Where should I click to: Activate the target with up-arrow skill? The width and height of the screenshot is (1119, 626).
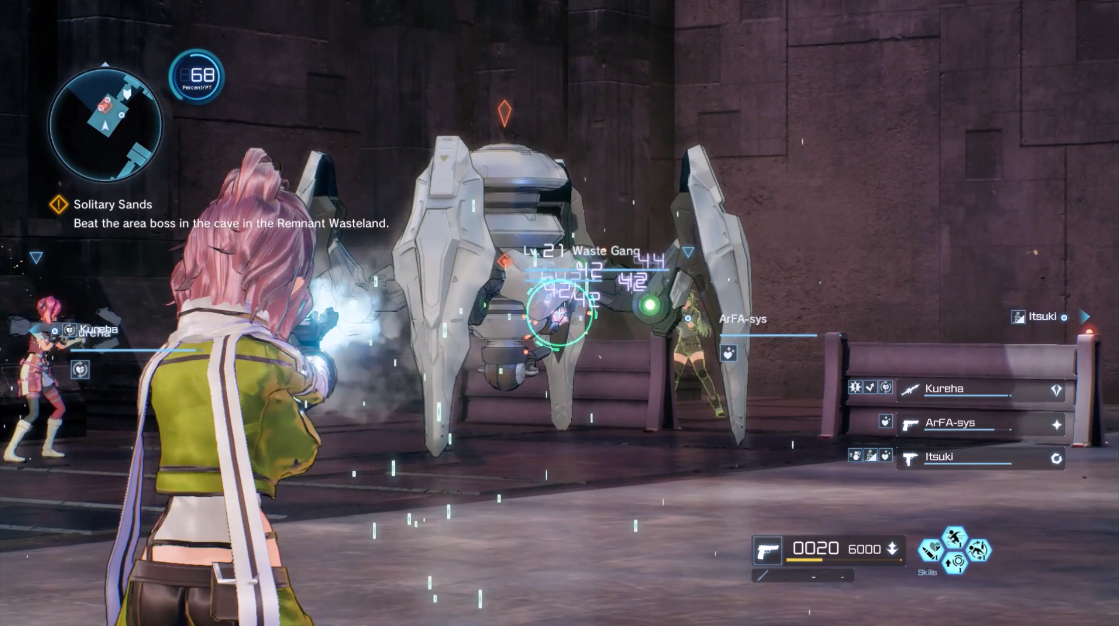(954, 562)
